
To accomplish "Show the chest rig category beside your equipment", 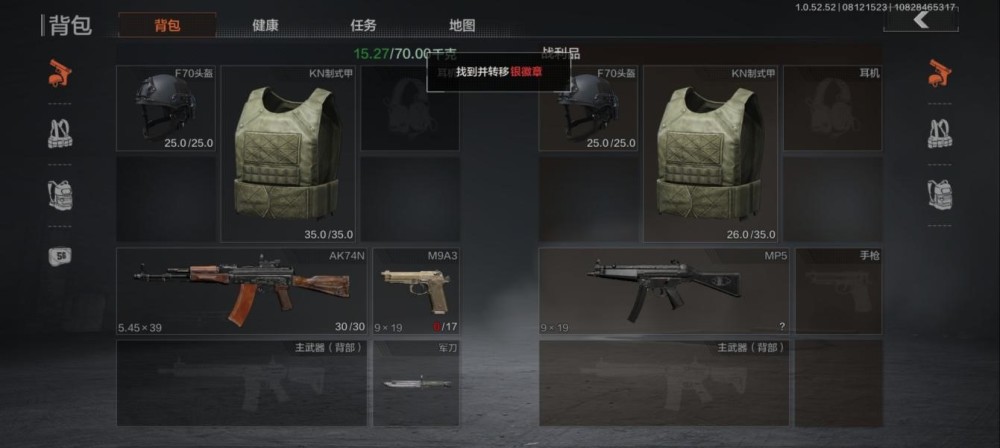I will pos(60,133).
